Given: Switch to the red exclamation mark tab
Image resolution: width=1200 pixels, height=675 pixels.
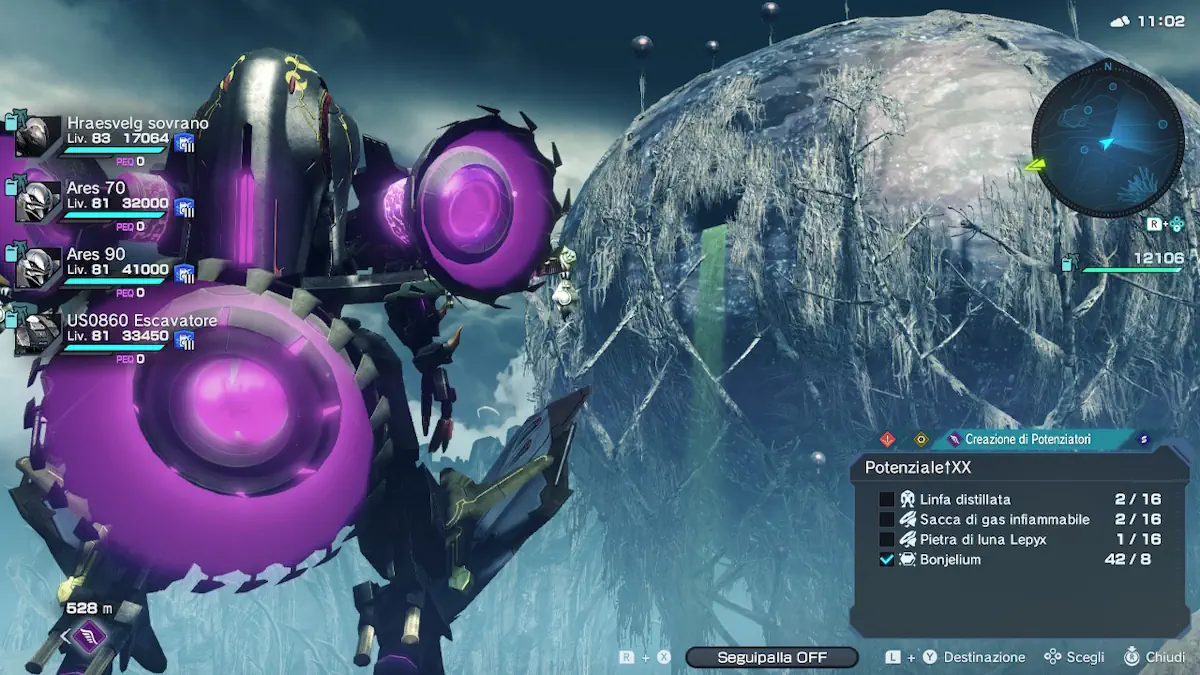Looking at the screenshot, I should pos(887,439).
